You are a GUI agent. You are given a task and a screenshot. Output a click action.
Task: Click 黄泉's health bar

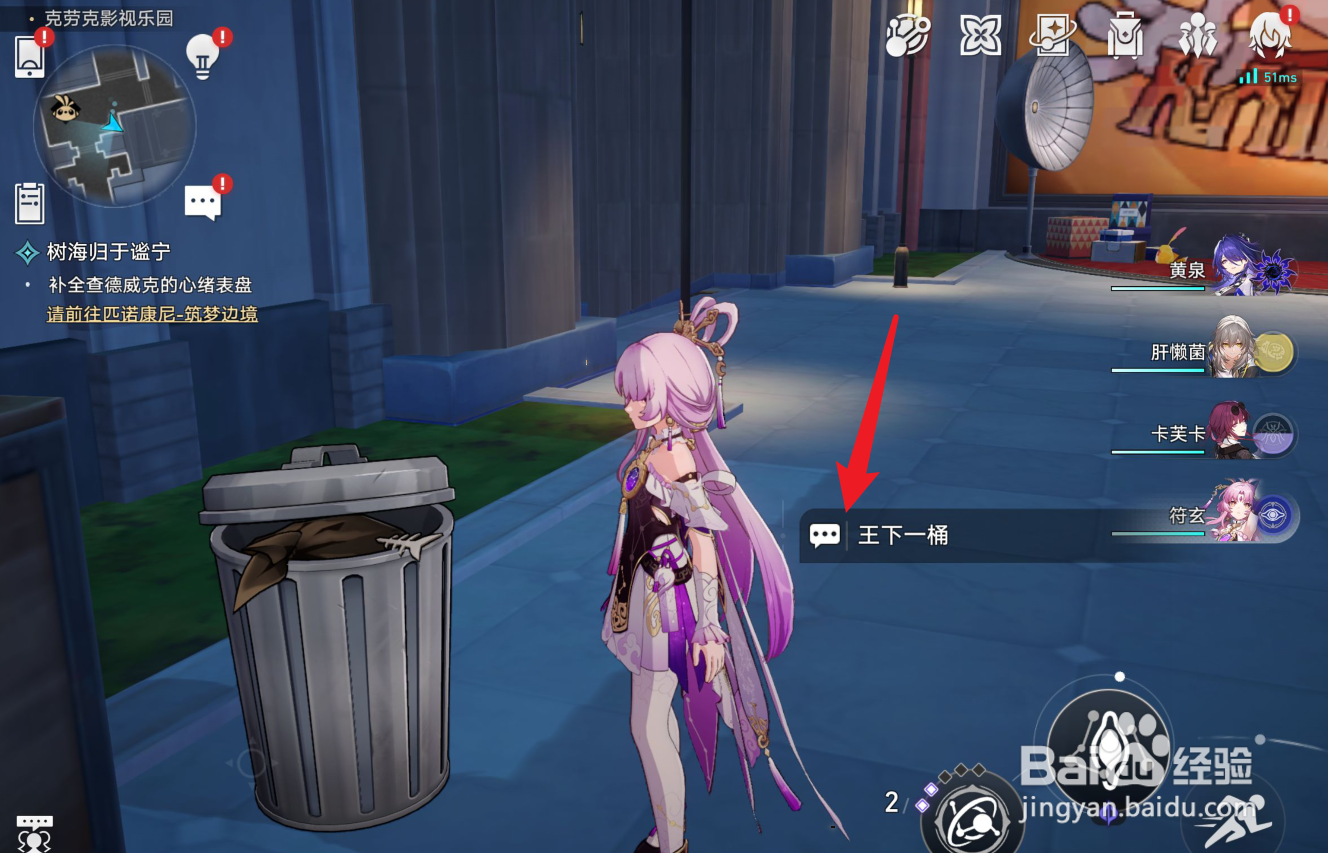[x=1155, y=290]
